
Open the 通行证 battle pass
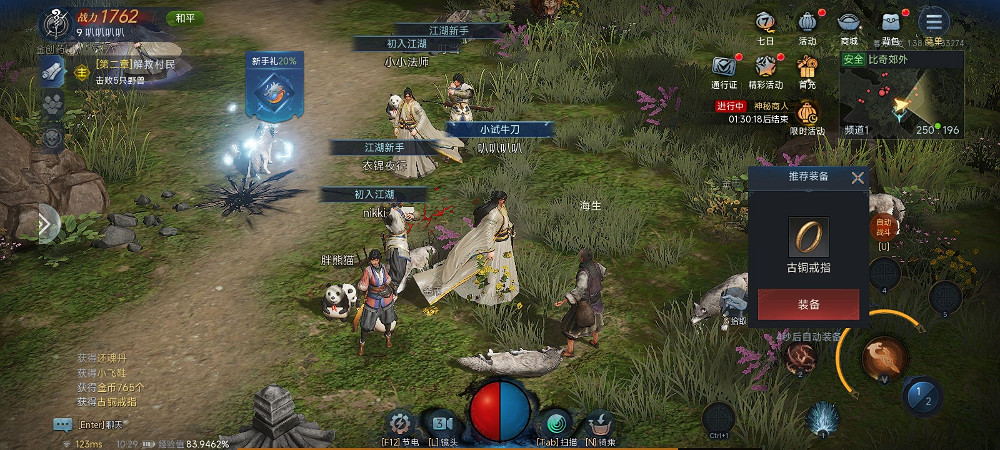click(x=724, y=68)
